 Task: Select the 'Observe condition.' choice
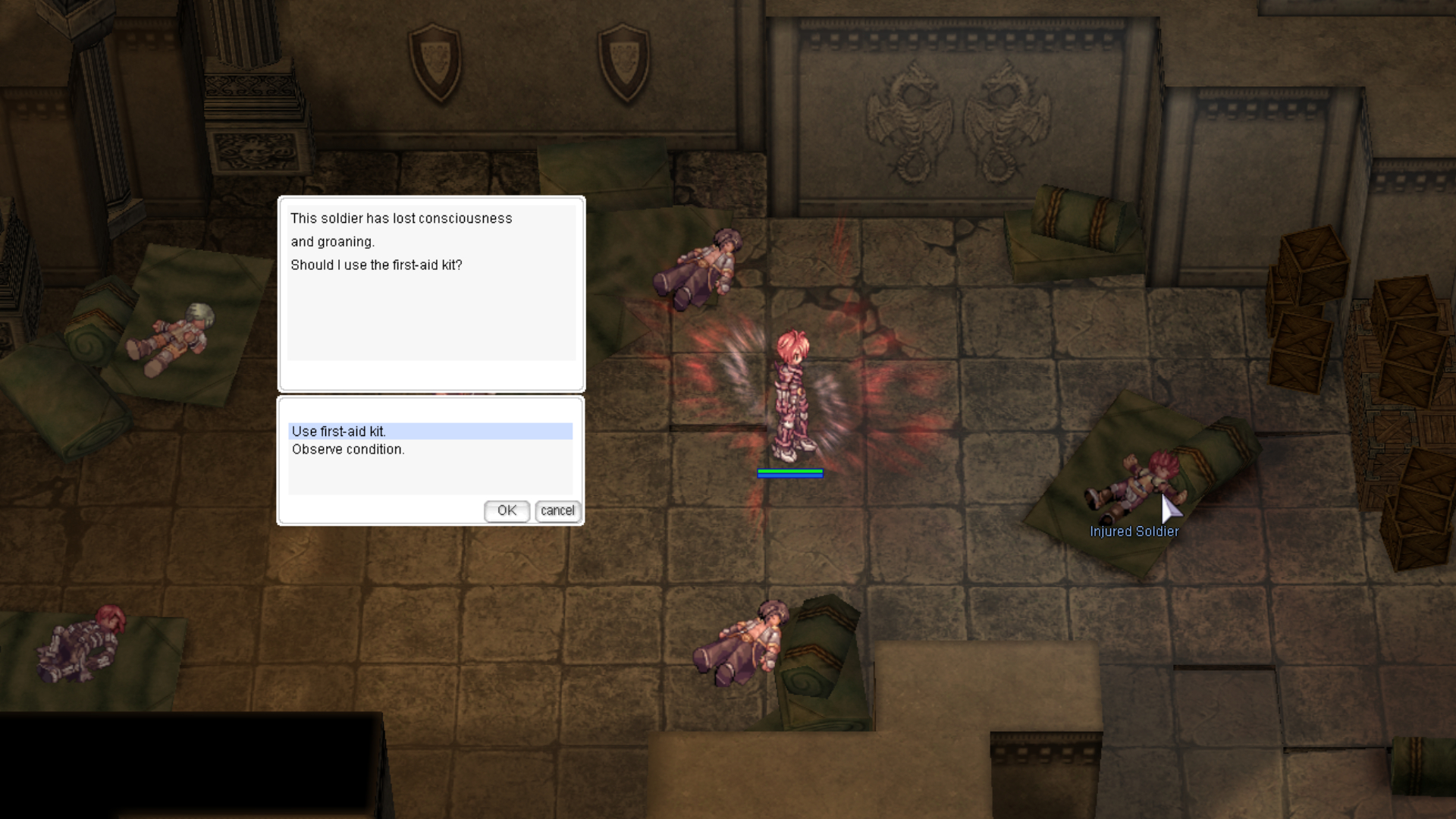pos(348,450)
